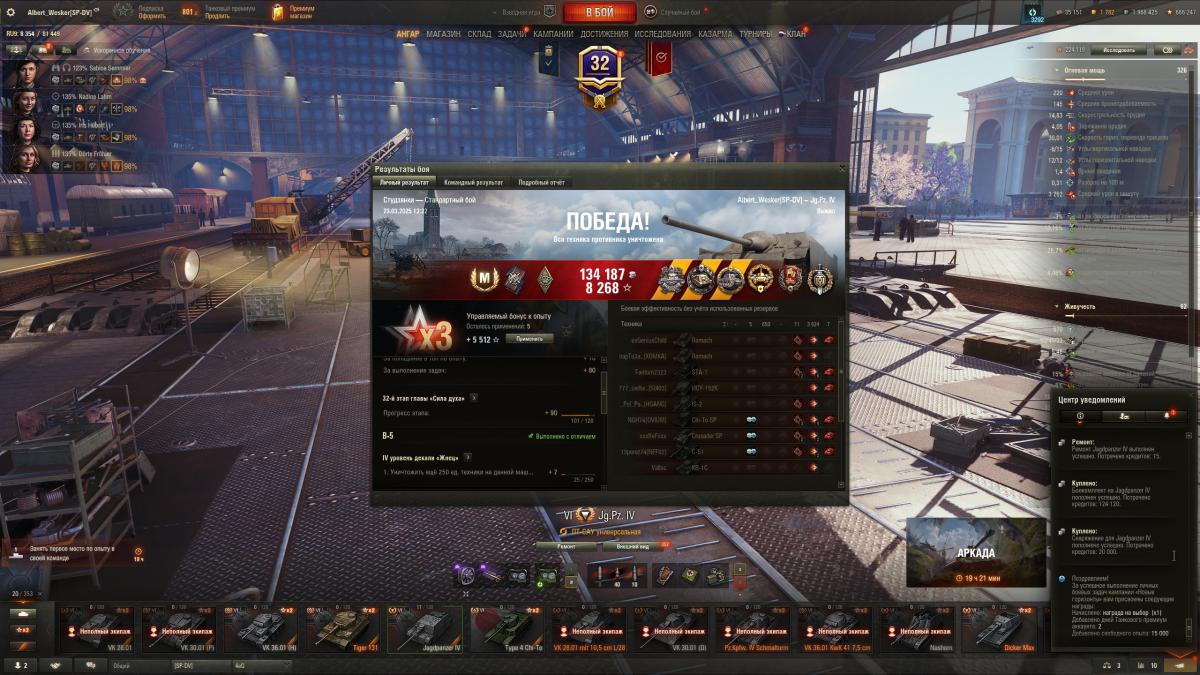The image size is (1200, 675).
Task: Go to the «Склад» depot section
Action: (479, 34)
